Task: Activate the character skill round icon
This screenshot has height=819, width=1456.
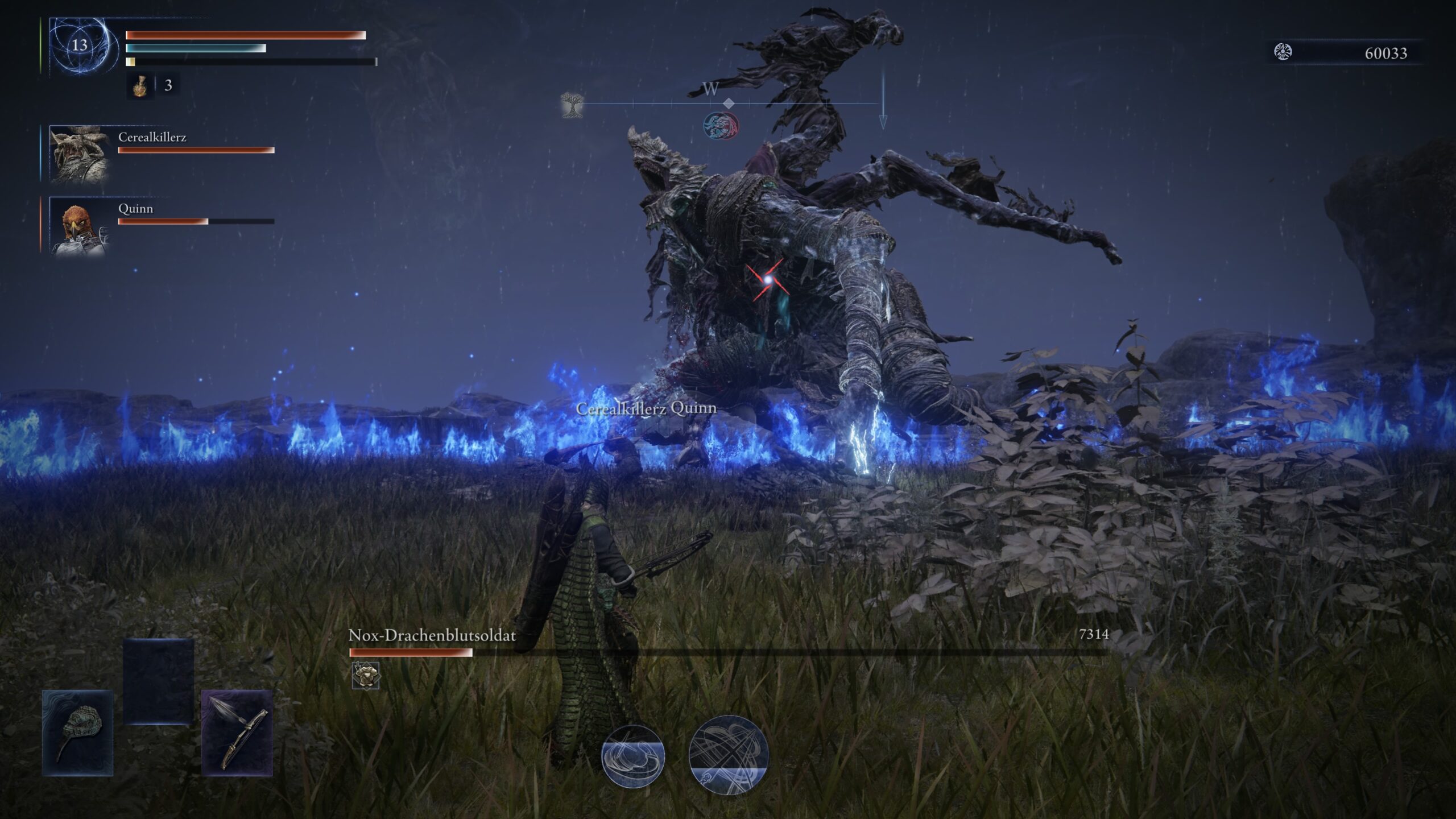Action: point(633,756)
